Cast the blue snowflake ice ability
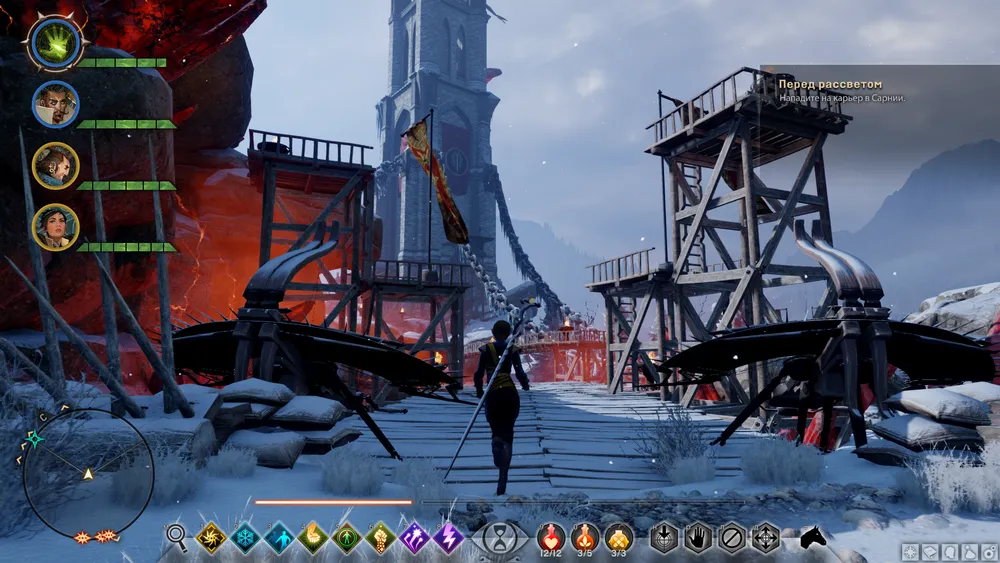Screen dimensions: 1000x563 click(x=245, y=538)
